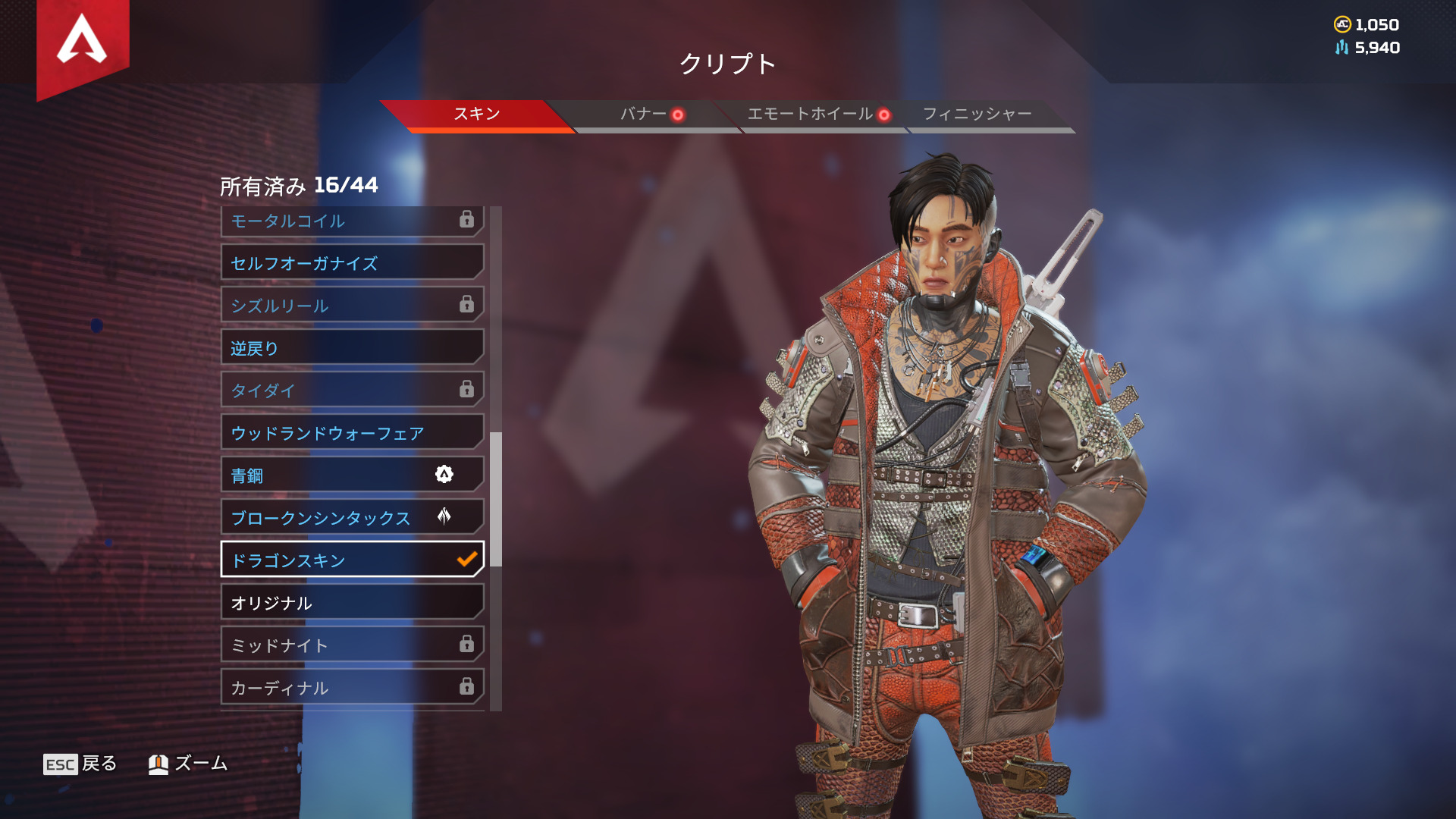
Task: Open the バナー tab
Action: [x=644, y=115]
